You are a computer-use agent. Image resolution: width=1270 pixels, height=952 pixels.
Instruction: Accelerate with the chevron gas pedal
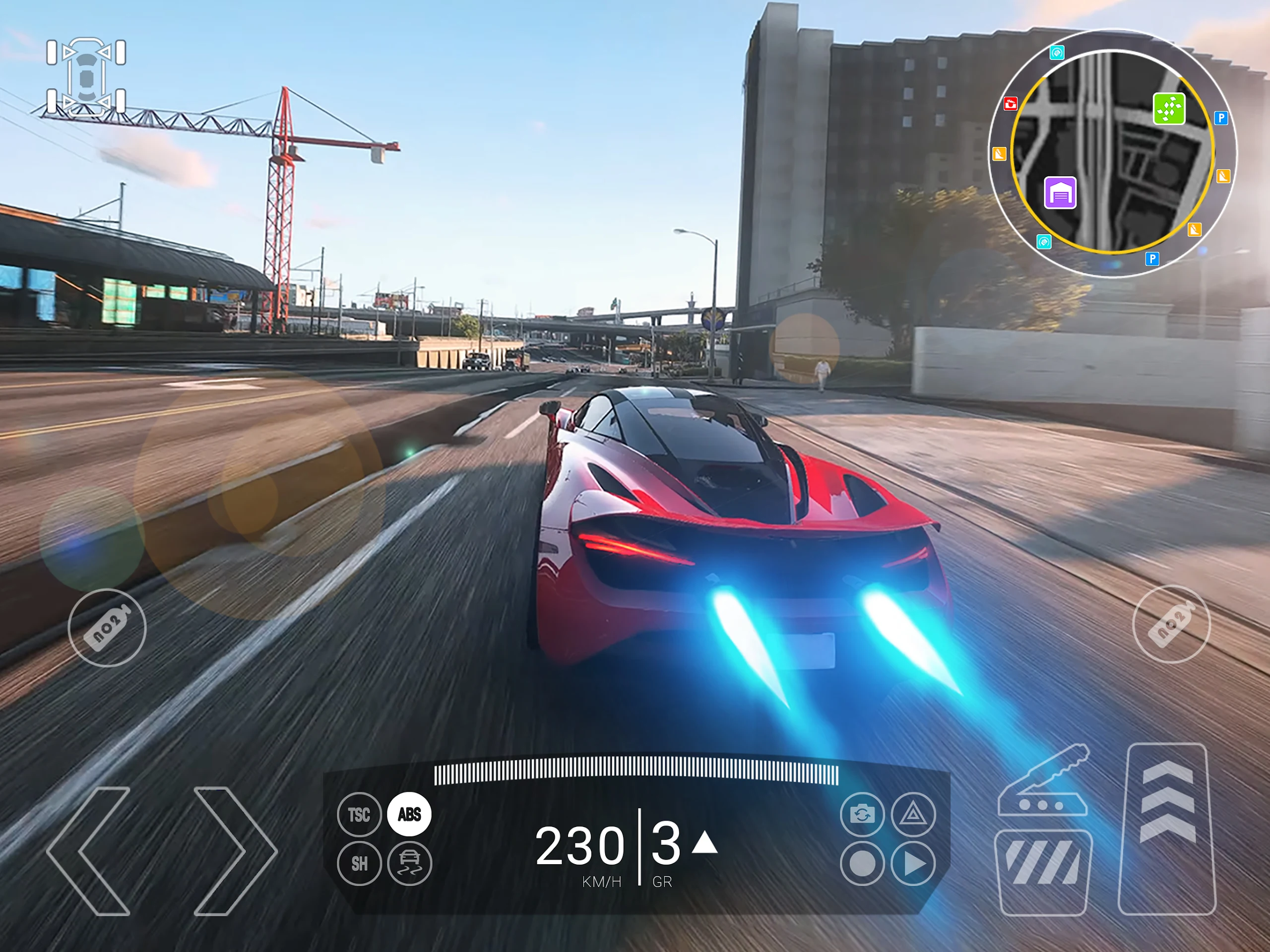click(x=1168, y=828)
